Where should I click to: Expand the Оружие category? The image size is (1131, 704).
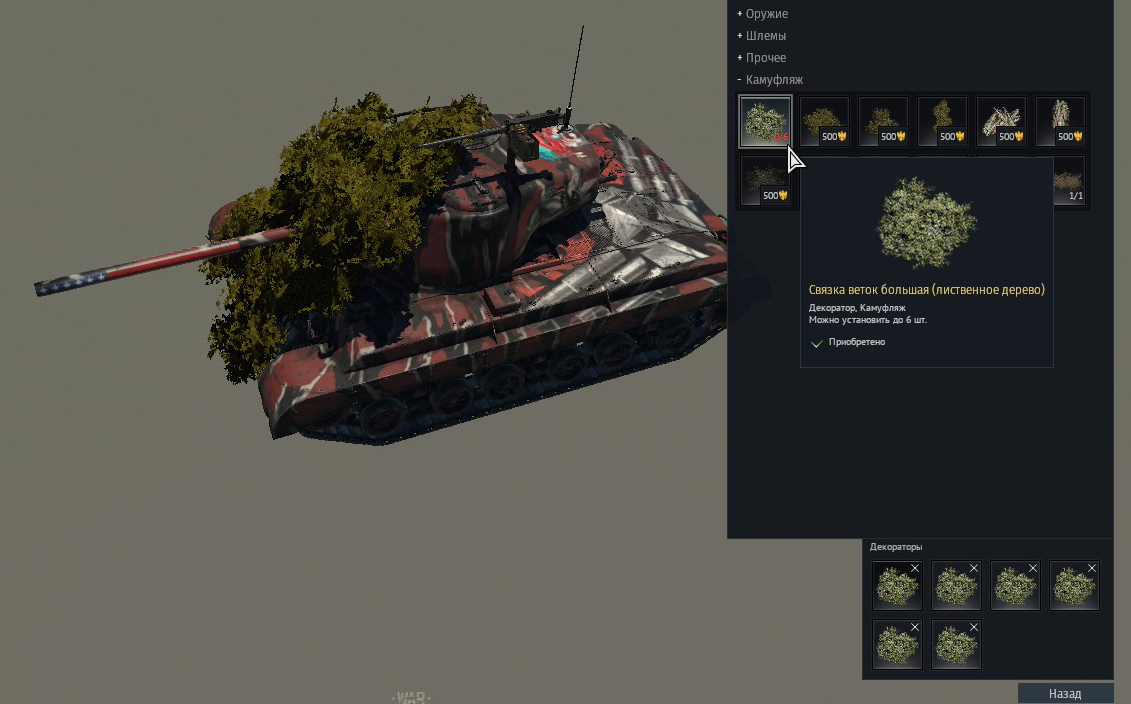point(766,14)
